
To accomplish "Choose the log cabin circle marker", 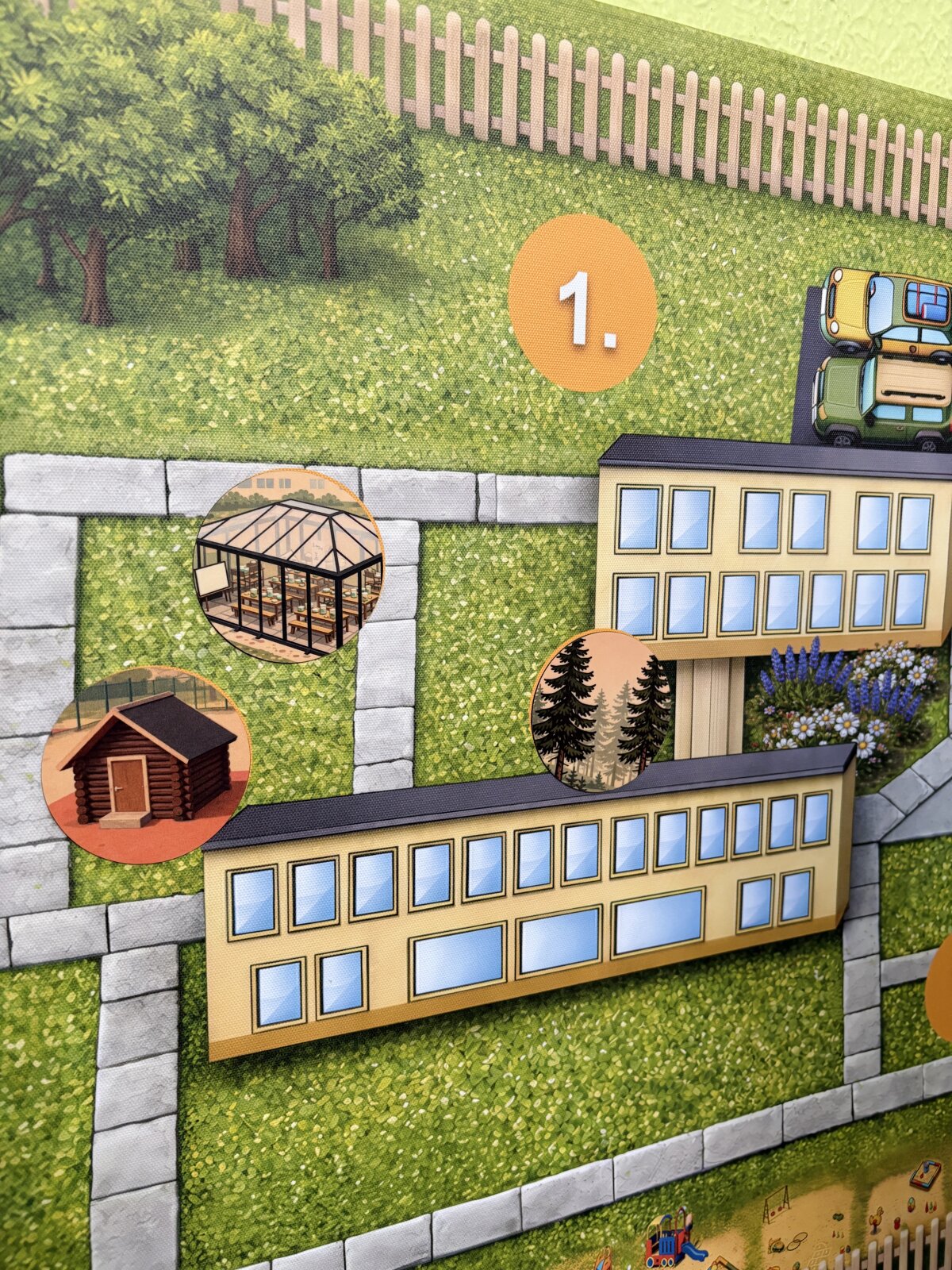I will (146, 766).
